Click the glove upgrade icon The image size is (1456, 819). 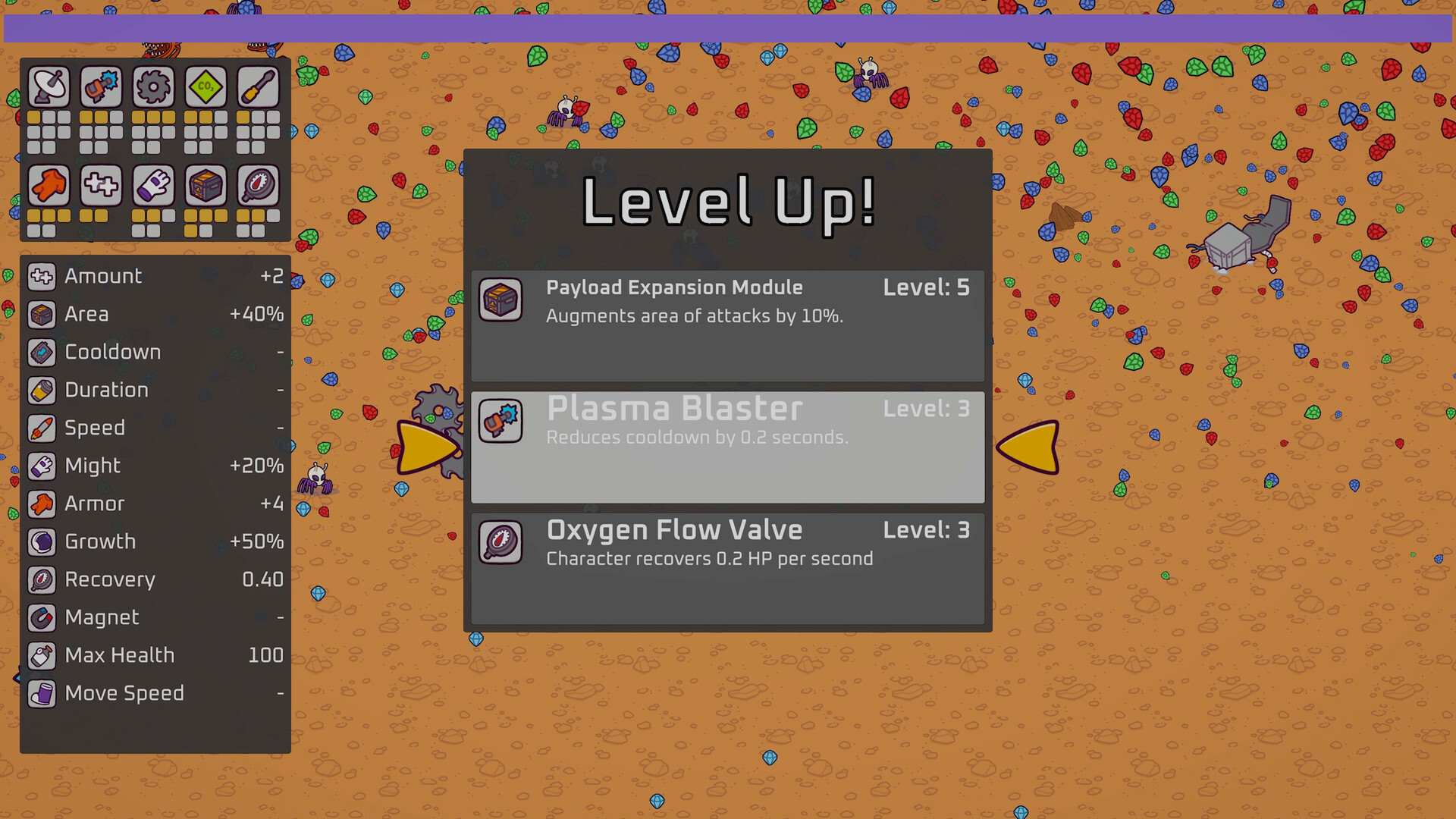click(152, 186)
